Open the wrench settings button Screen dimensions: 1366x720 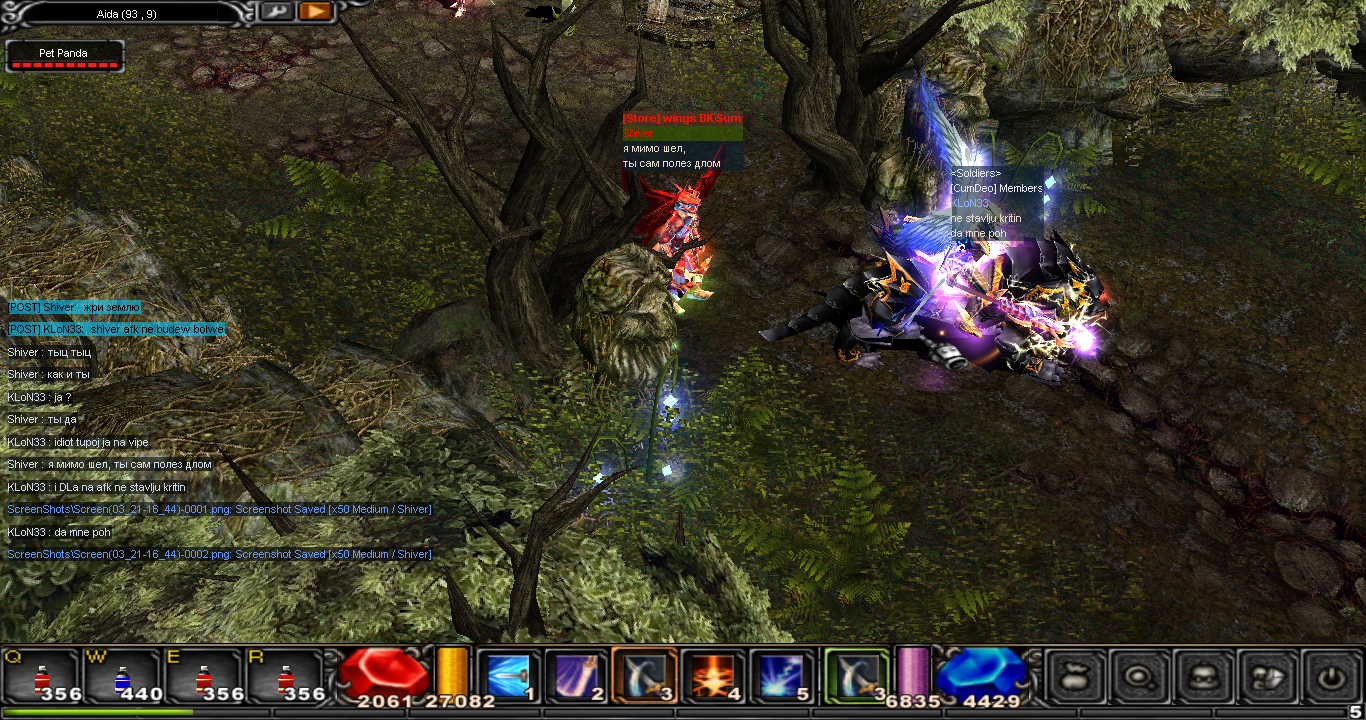276,11
